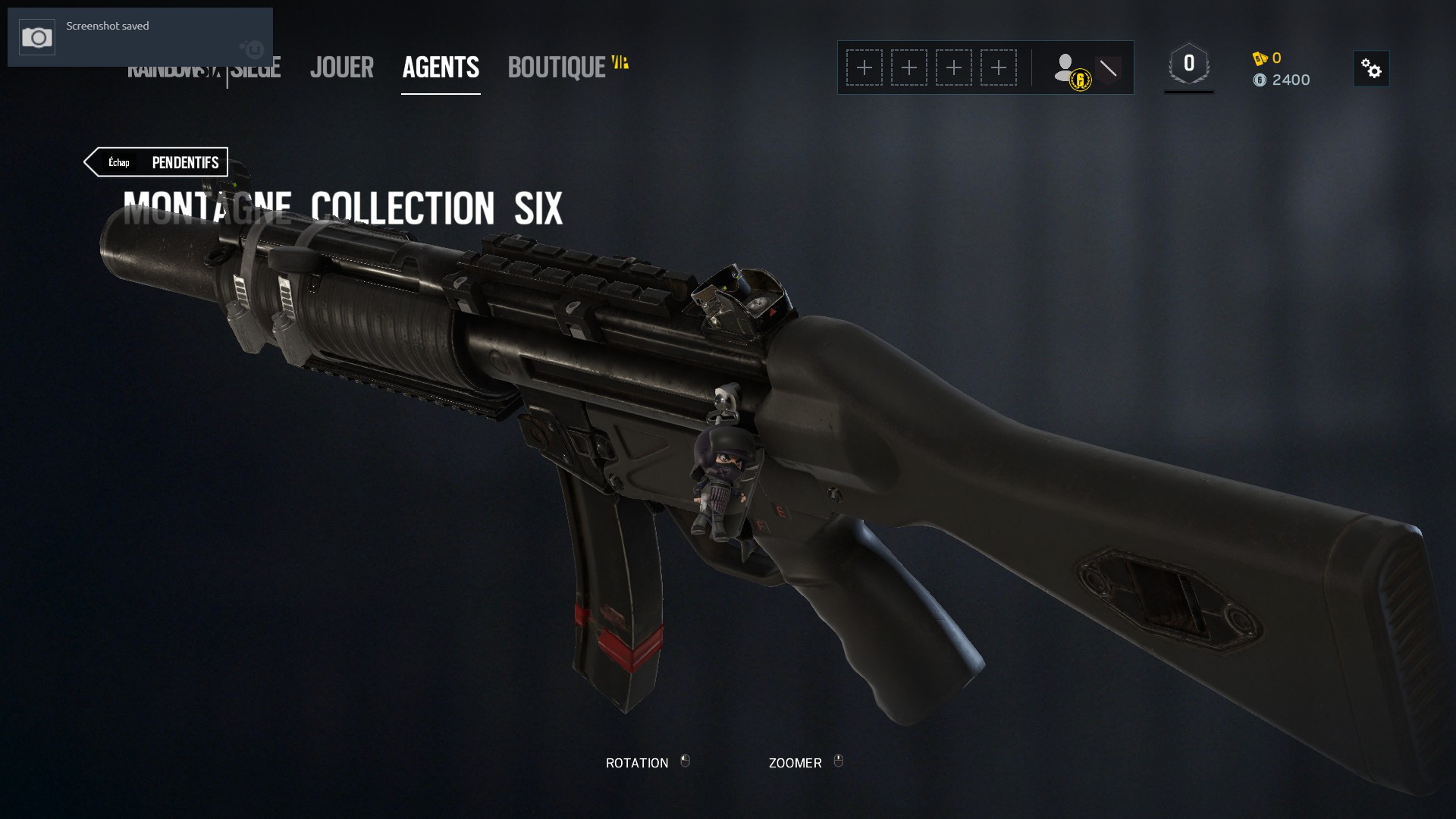Dismiss the Screenshot saved notification

click(x=140, y=37)
